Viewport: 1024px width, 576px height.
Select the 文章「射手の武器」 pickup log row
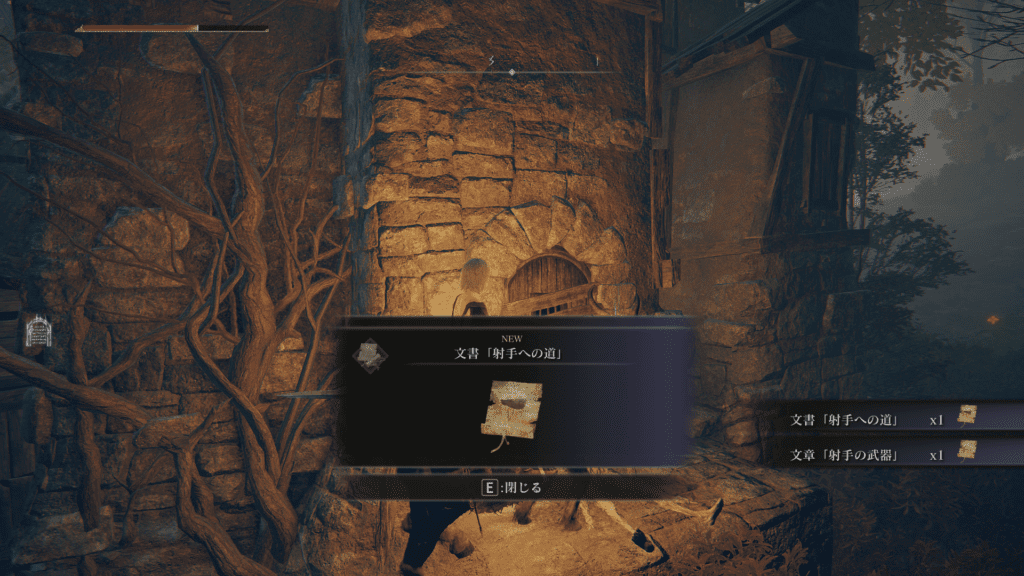[882, 454]
